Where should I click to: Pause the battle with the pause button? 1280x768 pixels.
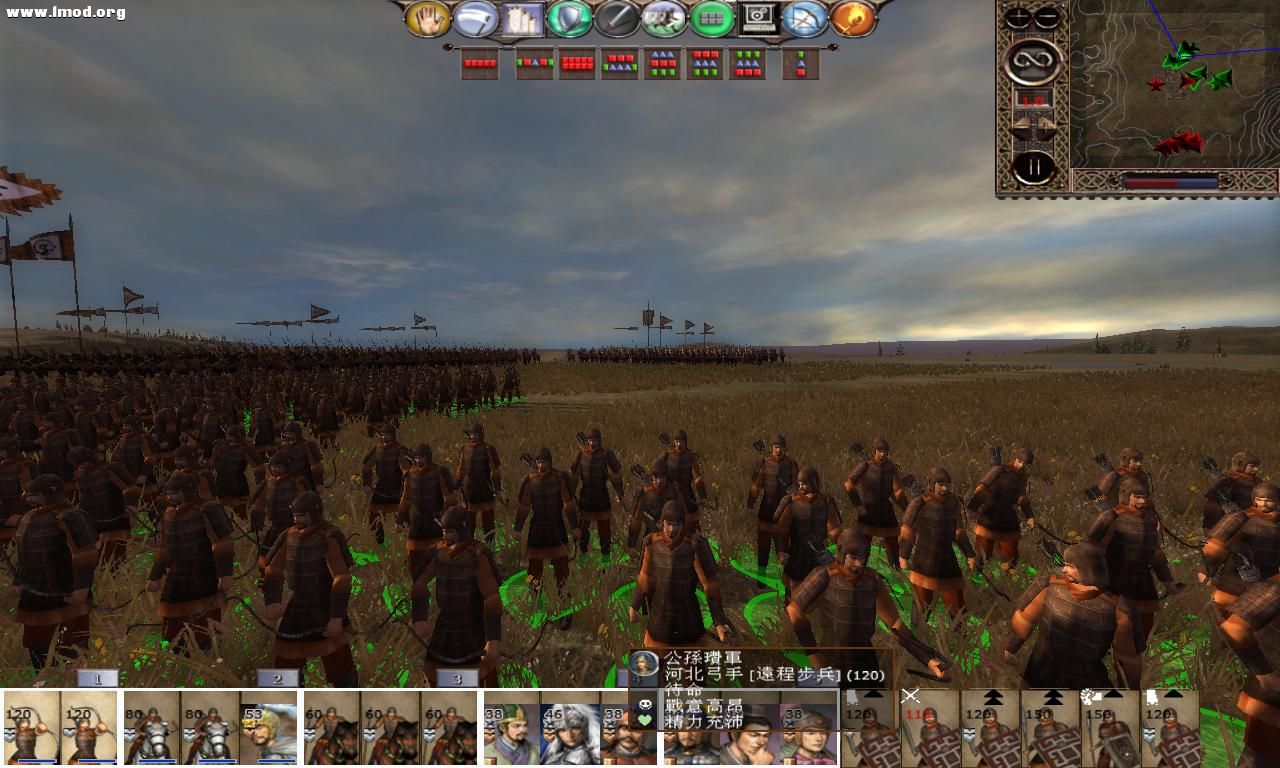pos(1034,165)
